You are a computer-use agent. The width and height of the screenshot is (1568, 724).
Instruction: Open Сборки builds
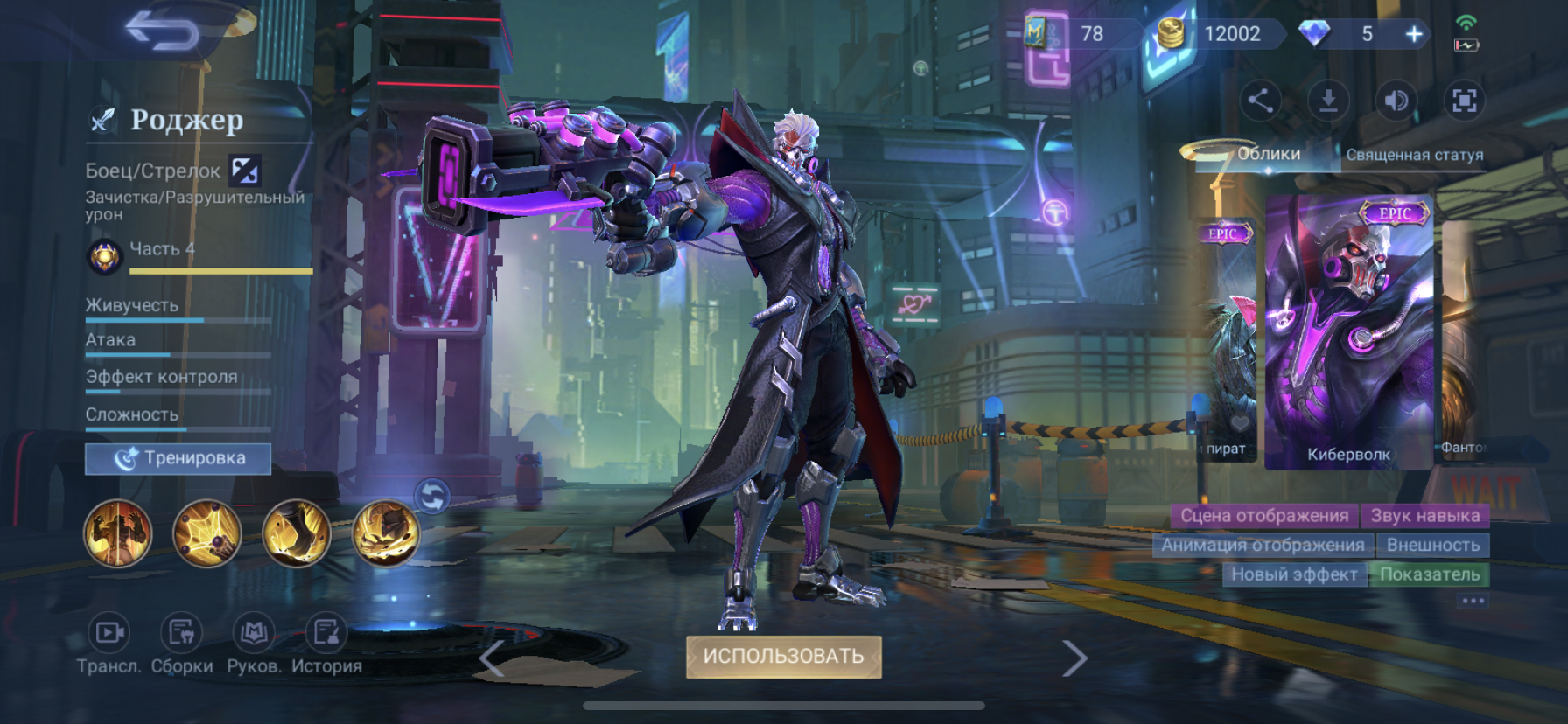(x=181, y=645)
